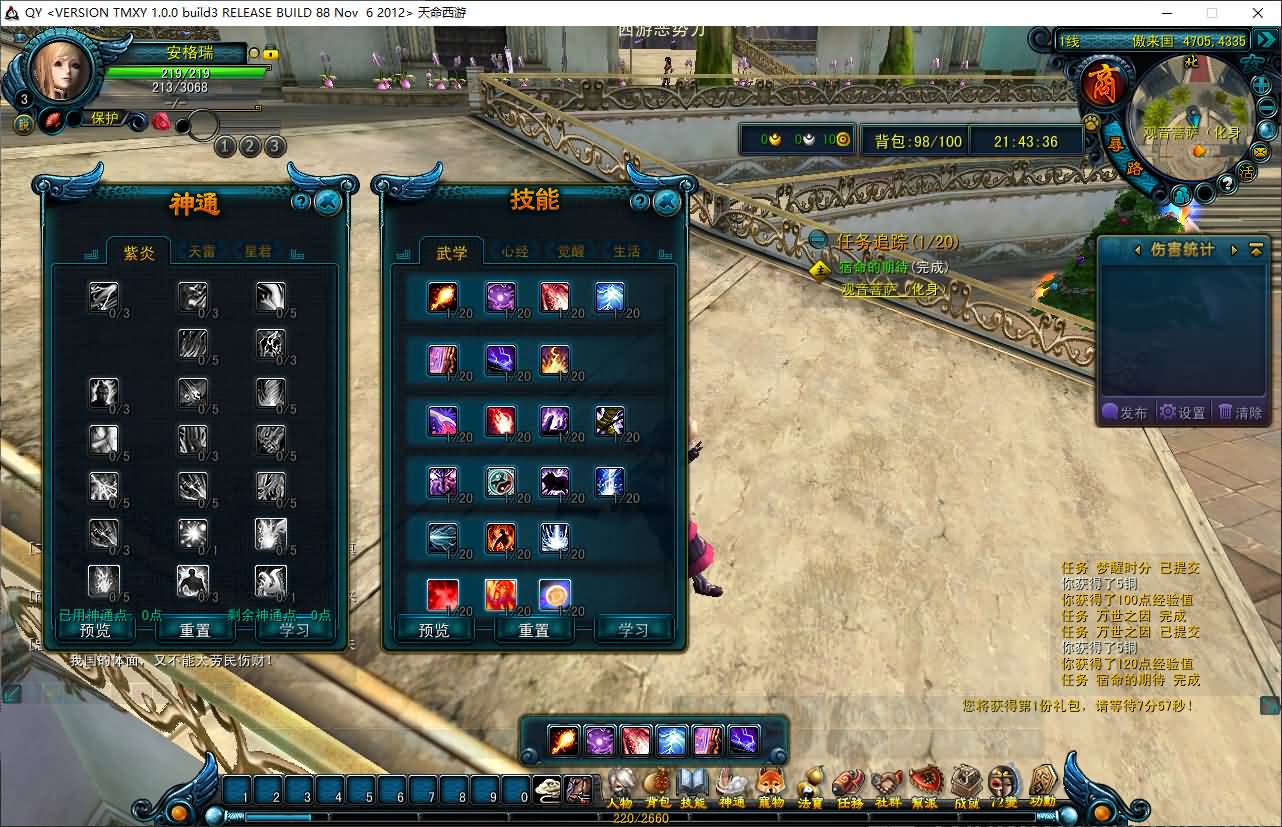
Task: Click 重置 in the 神通 panel
Action: pyautogui.click(x=195, y=630)
